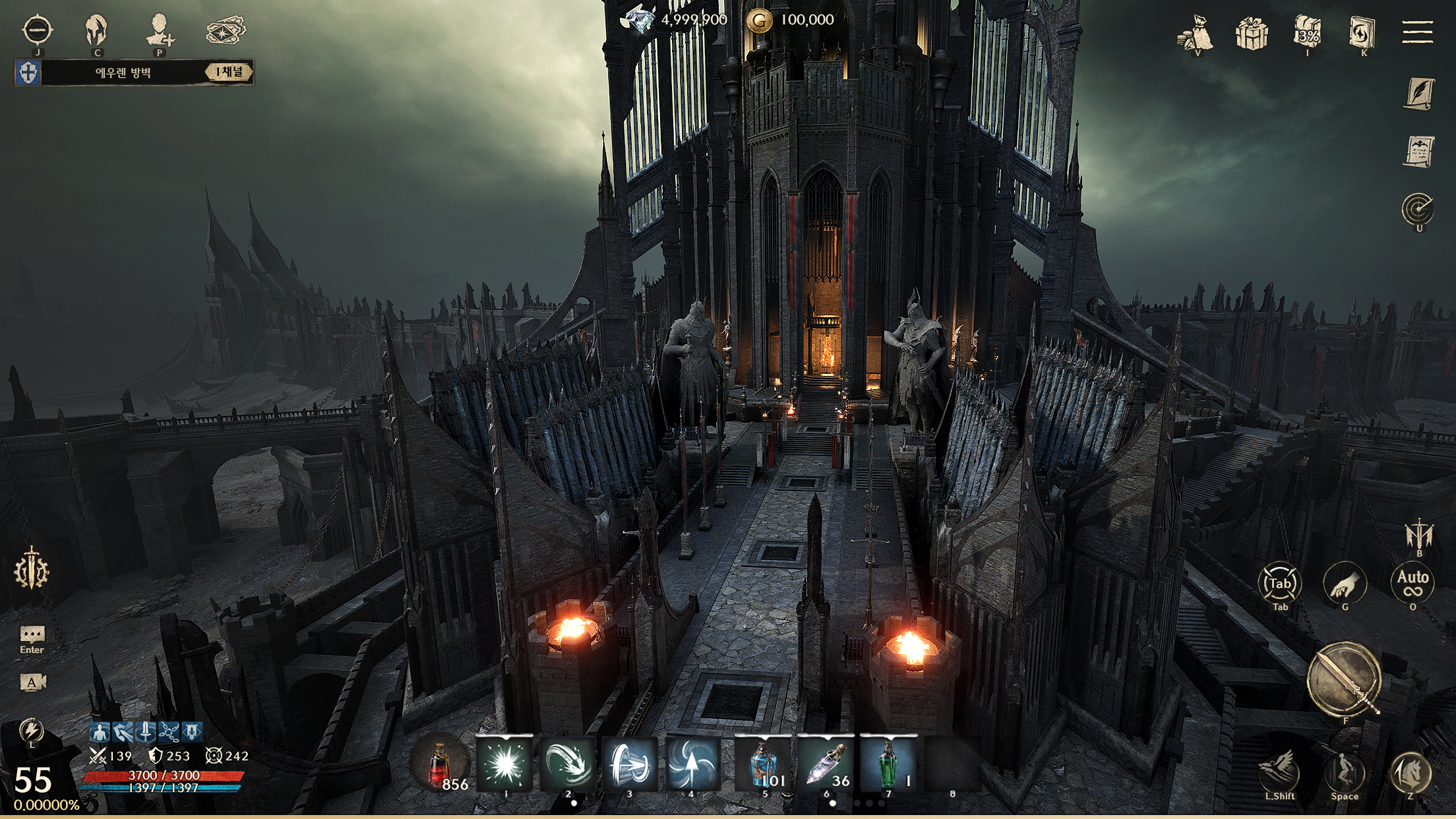Click the radar scan icon
This screenshot has height=819, width=1456.
click(x=1418, y=210)
